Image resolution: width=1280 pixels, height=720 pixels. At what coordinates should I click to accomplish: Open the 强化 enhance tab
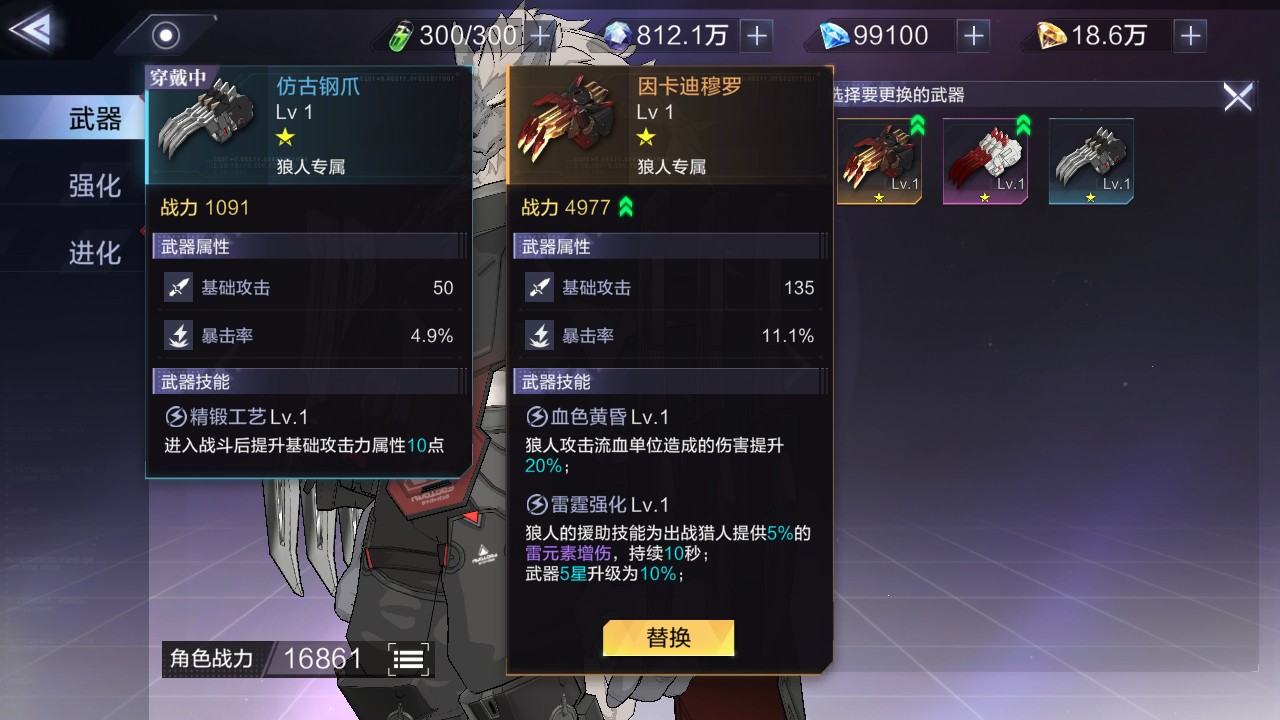click(x=94, y=186)
